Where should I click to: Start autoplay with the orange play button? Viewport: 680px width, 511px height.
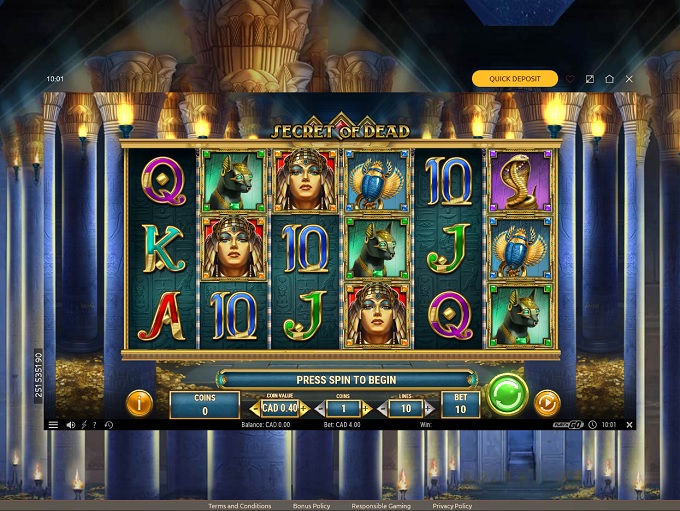pyautogui.click(x=546, y=403)
